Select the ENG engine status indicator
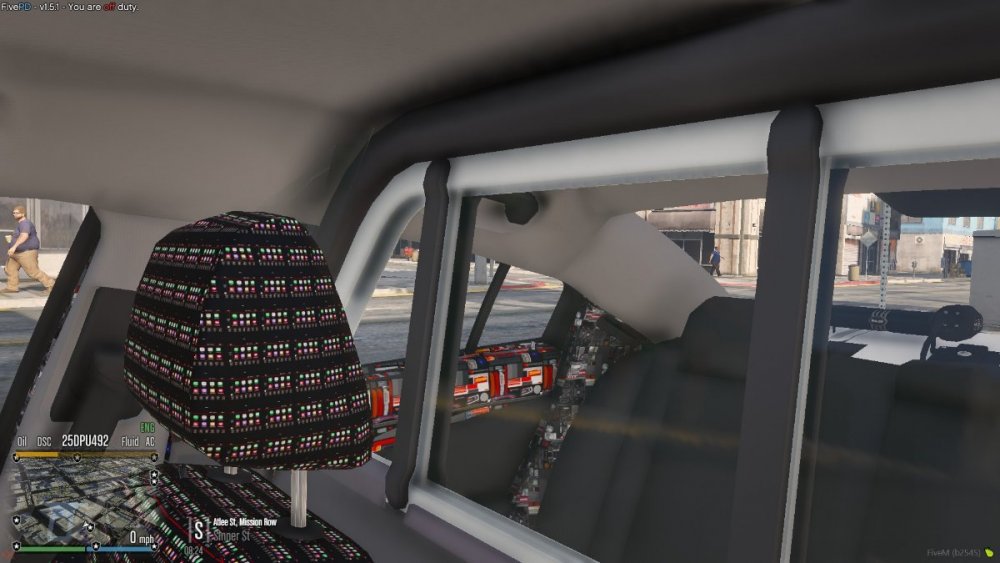 [148, 427]
